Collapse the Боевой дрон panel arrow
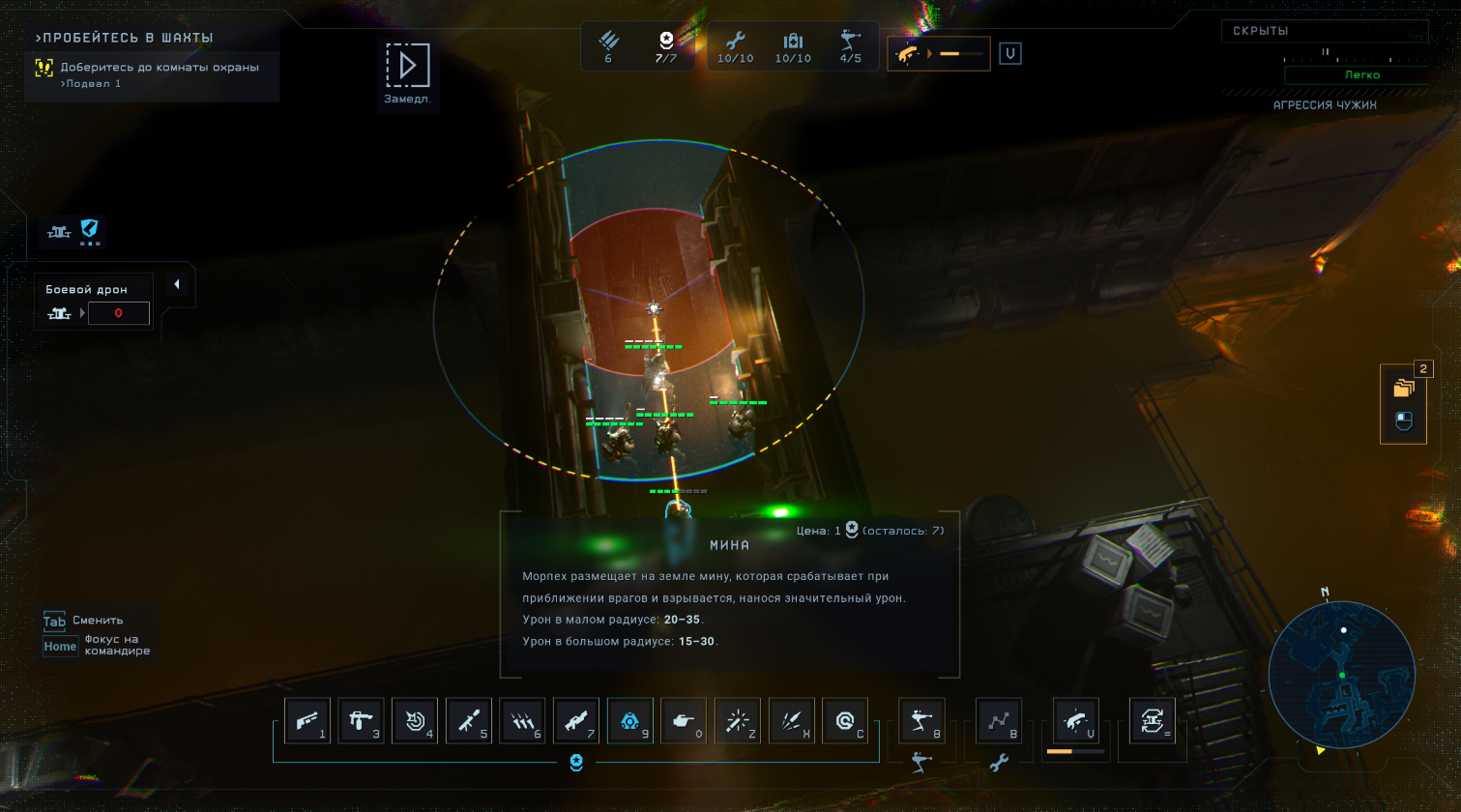This screenshot has height=812, width=1461. coord(177,284)
